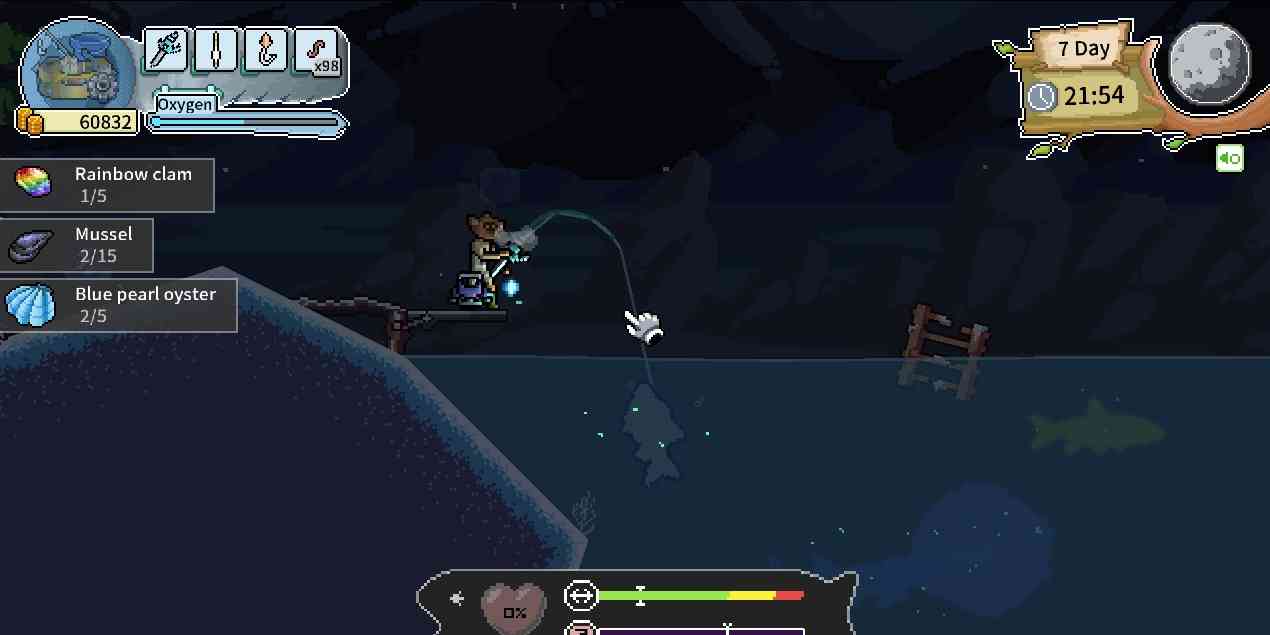The height and width of the screenshot is (635, 1270).
Task: Open the tackle box with gear icon
Action: point(76,70)
